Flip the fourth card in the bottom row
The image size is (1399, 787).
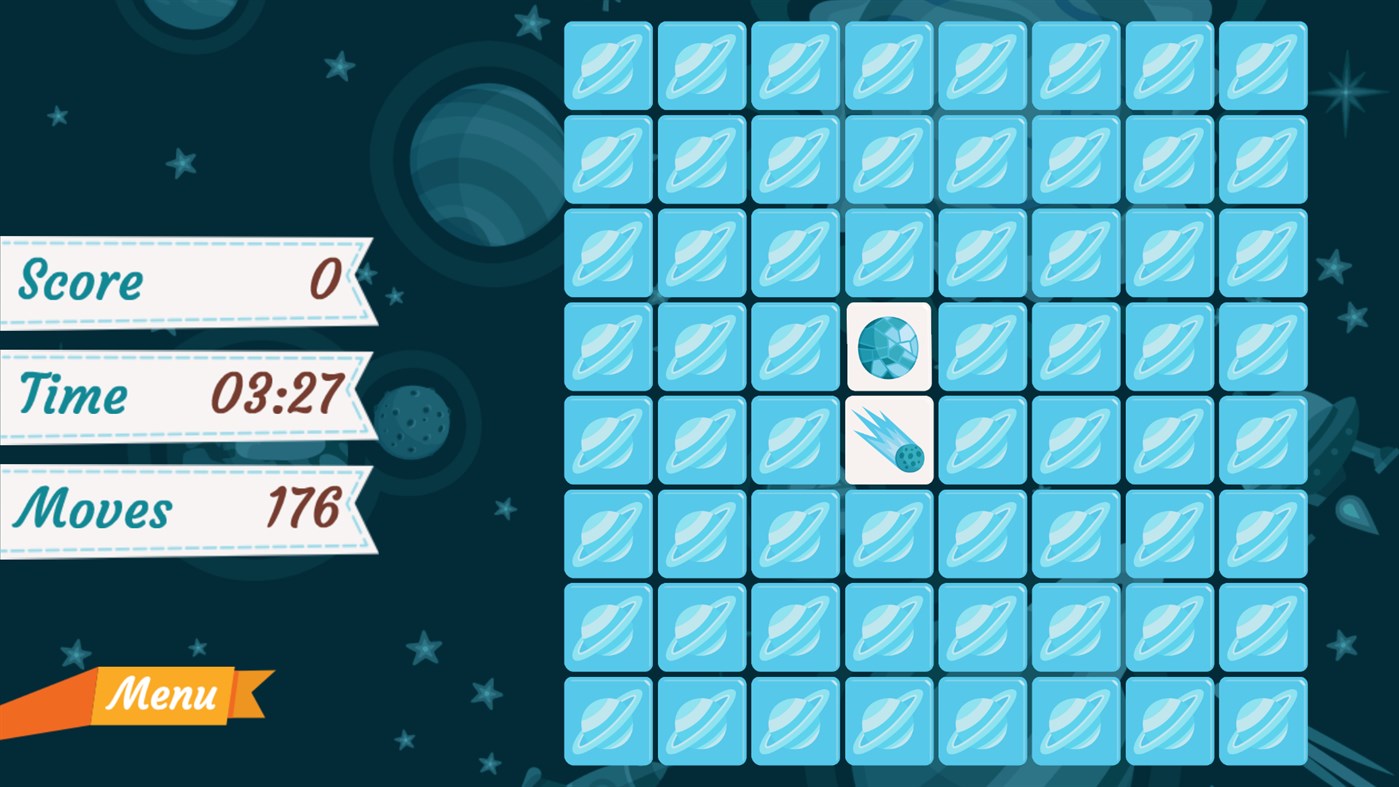tap(888, 721)
